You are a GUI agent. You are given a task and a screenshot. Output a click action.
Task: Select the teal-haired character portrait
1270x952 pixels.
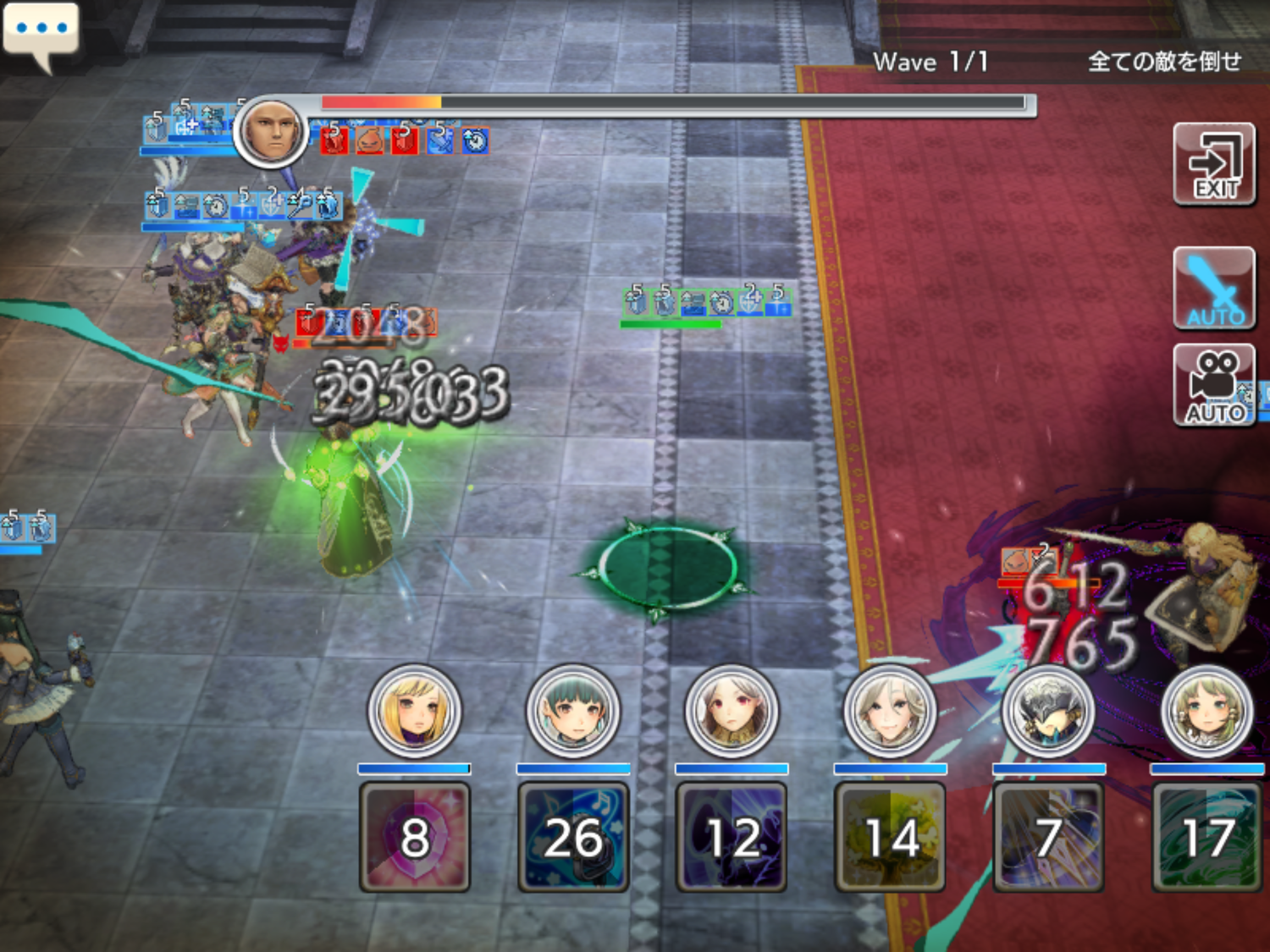[x=573, y=711]
